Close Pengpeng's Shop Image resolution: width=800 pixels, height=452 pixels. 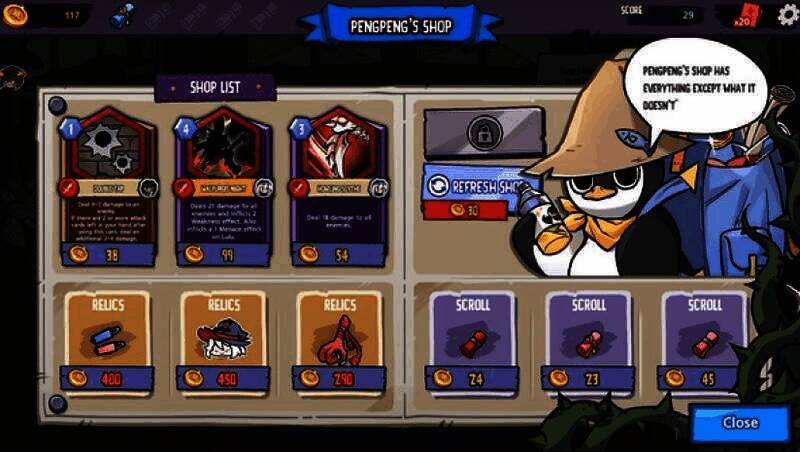pyautogui.click(x=739, y=422)
